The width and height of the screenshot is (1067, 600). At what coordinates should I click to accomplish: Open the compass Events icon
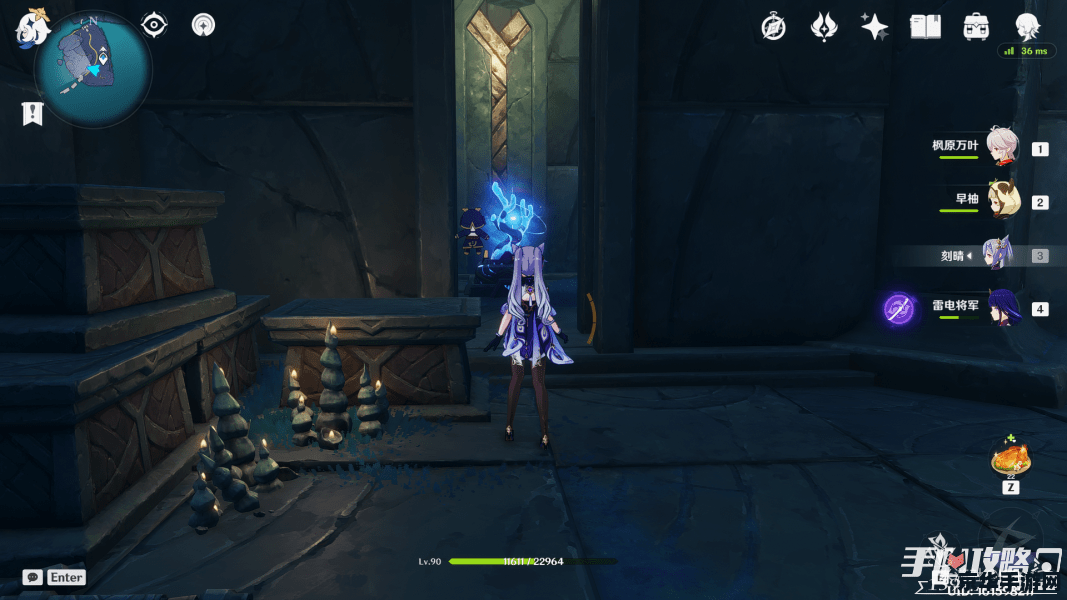click(x=773, y=27)
